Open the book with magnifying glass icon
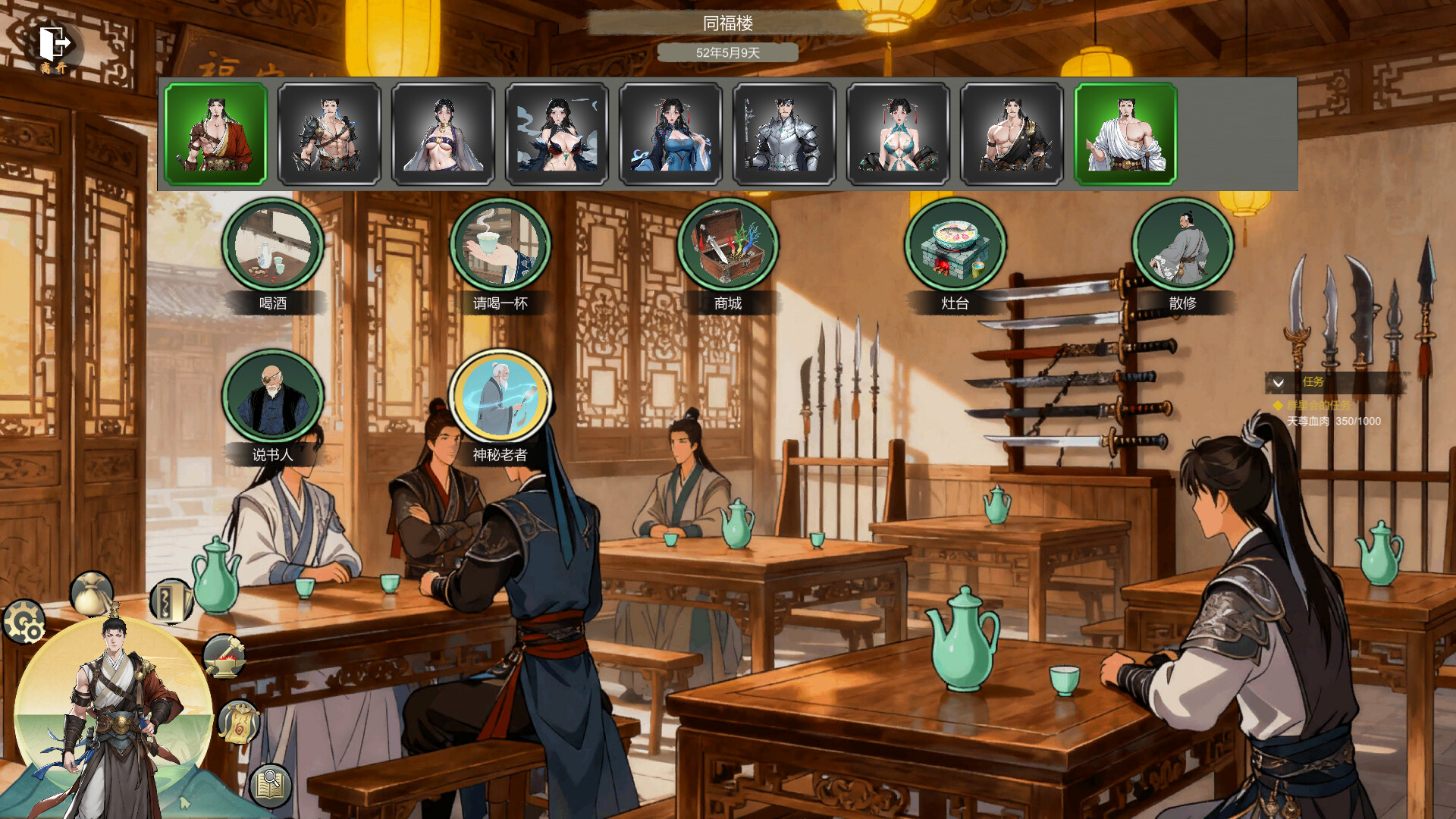 click(x=271, y=784)
